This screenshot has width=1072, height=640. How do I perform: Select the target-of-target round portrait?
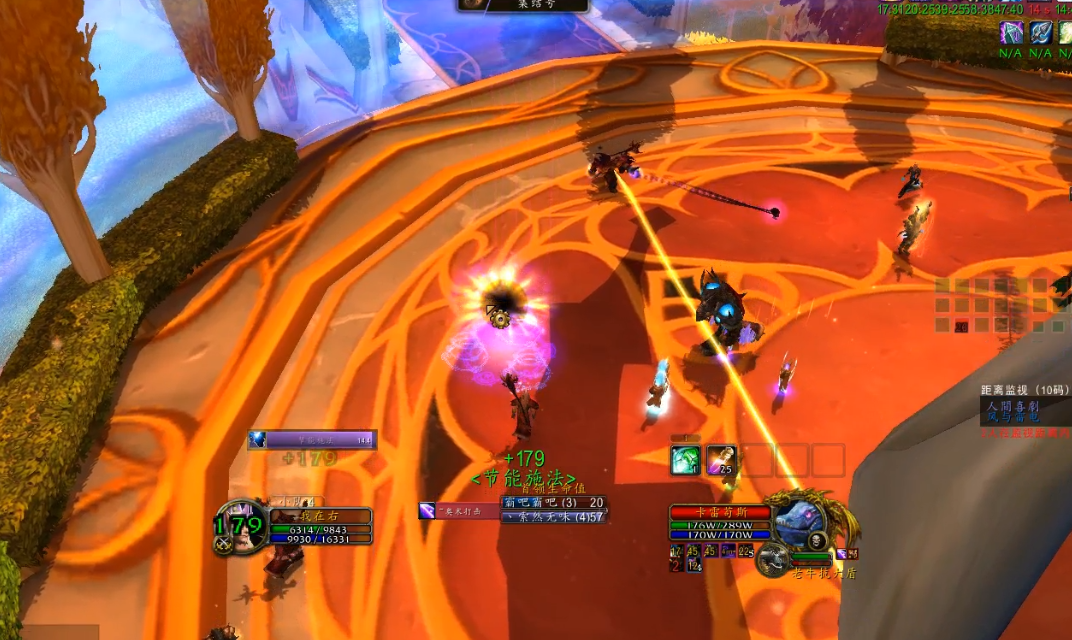(x=772, y=560)
